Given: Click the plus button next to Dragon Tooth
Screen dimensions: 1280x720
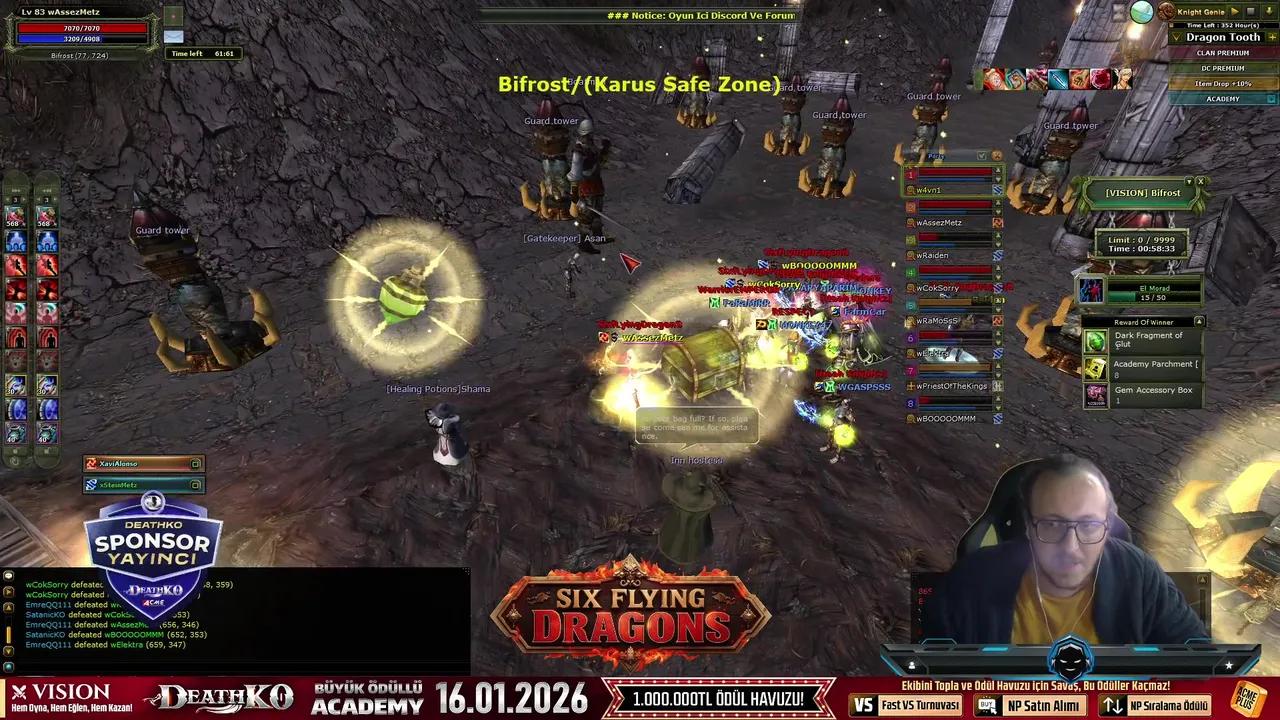Looking at the screenshot, I should pyautogui.click(x=1272, y=37).
